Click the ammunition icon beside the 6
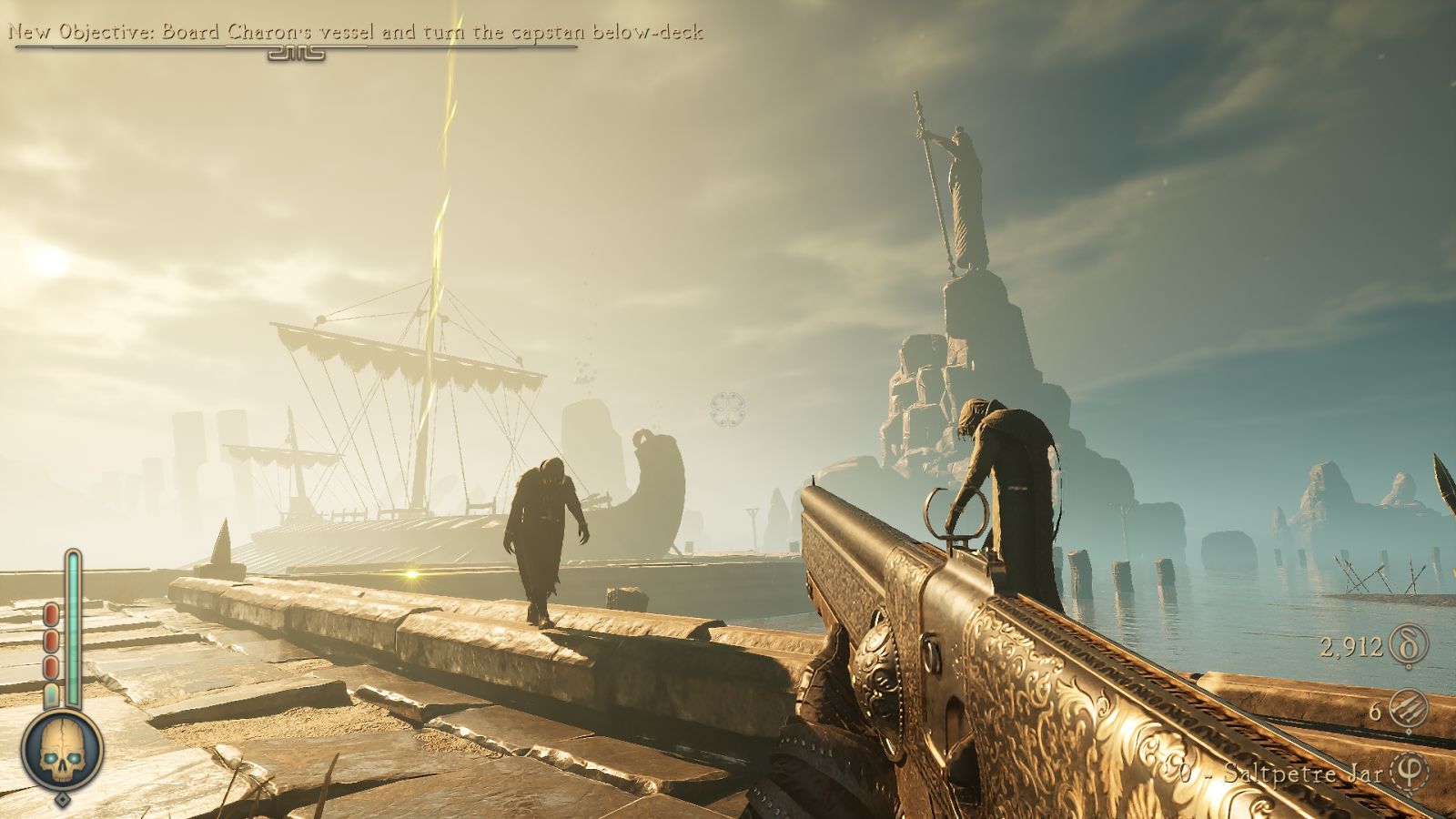Image resolution: width=1456 pixels, height=819 pixels. [x=1409, y=710]
